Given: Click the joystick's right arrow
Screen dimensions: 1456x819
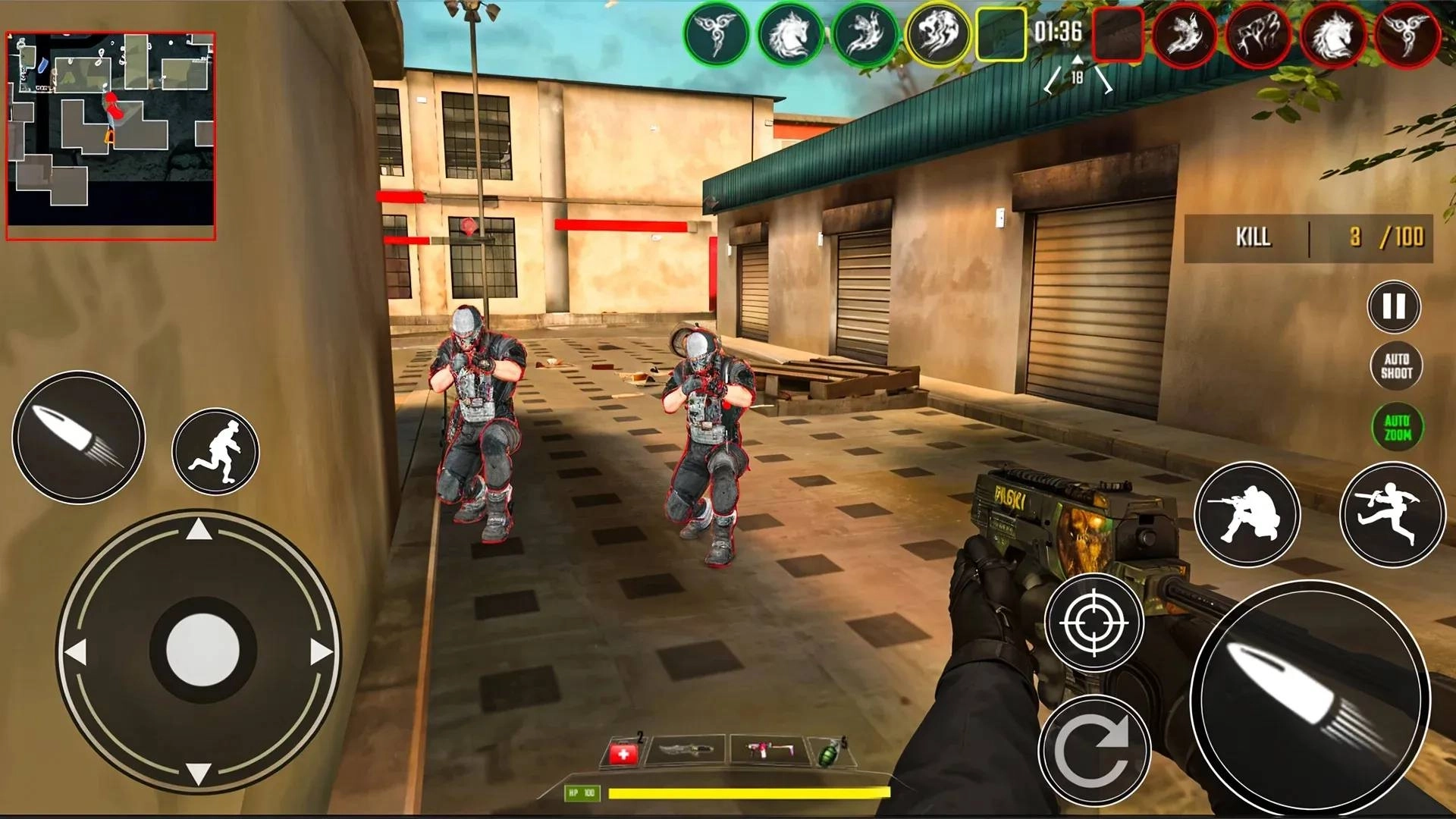Looking at the screenshot, I should tap(321, 651).
